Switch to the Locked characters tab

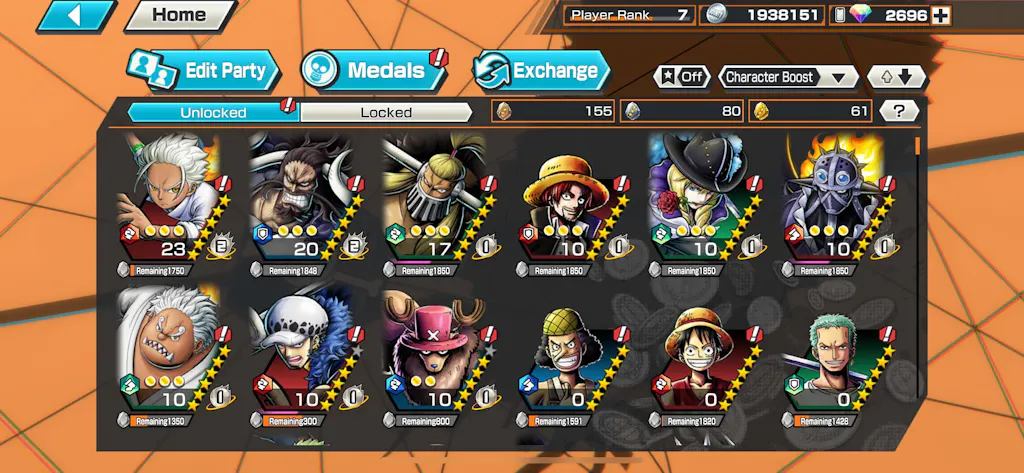tap(386, 112)
